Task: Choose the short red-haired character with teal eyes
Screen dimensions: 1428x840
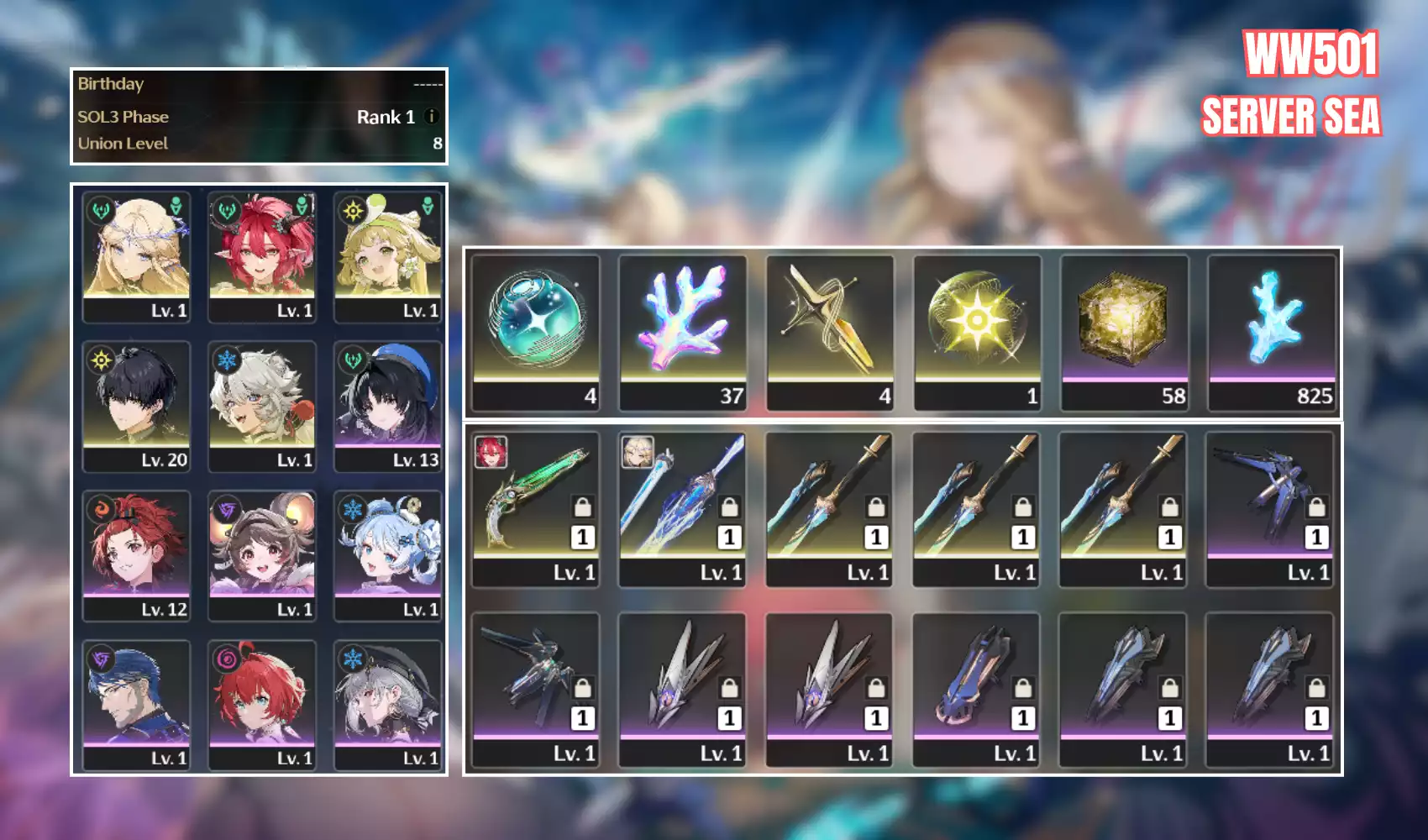Action: pyautogui.click(x=262, y=704)
